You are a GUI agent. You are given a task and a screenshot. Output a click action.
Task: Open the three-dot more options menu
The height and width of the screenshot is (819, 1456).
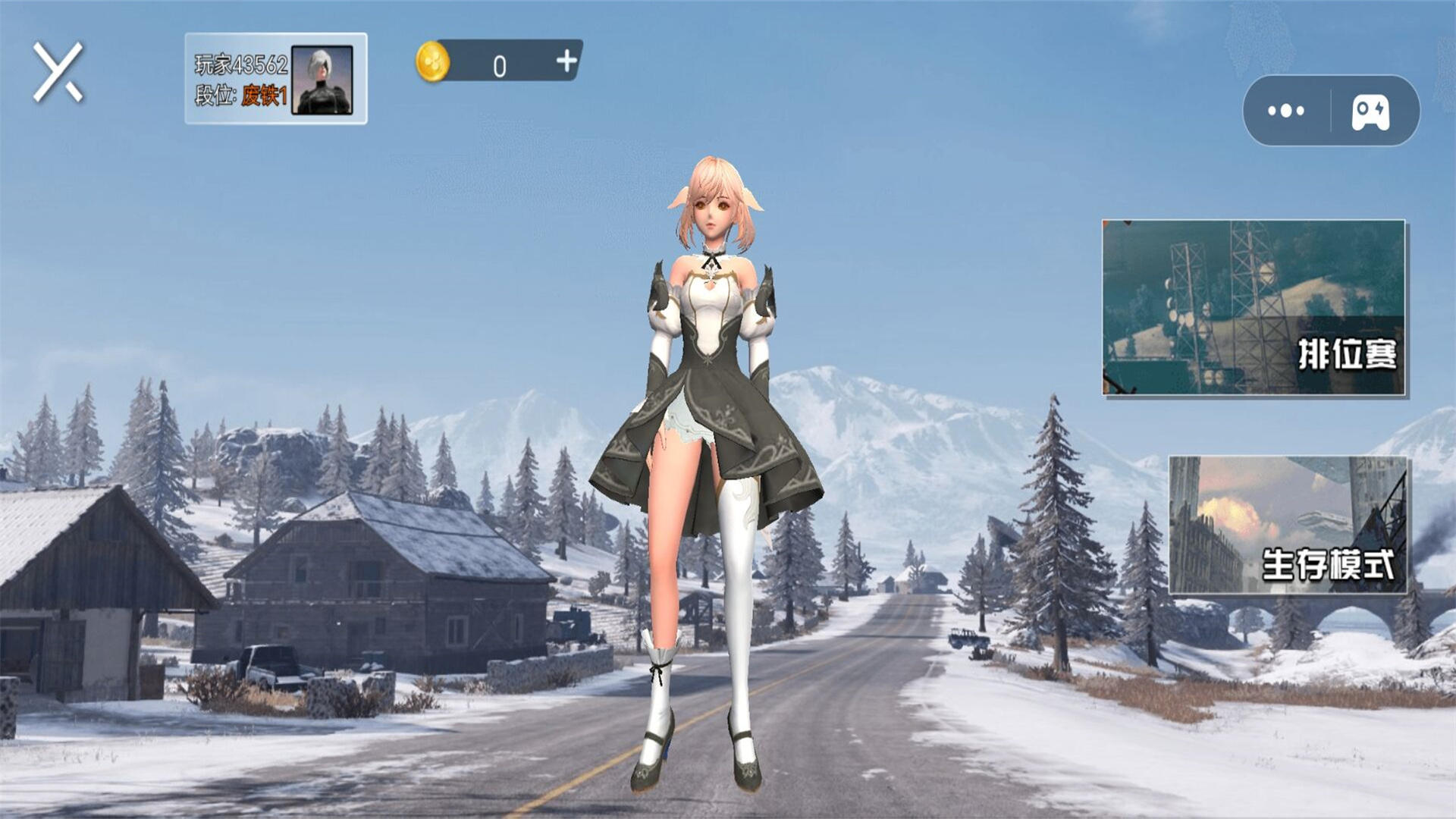pyautogui.click(x=1286, y=111)
